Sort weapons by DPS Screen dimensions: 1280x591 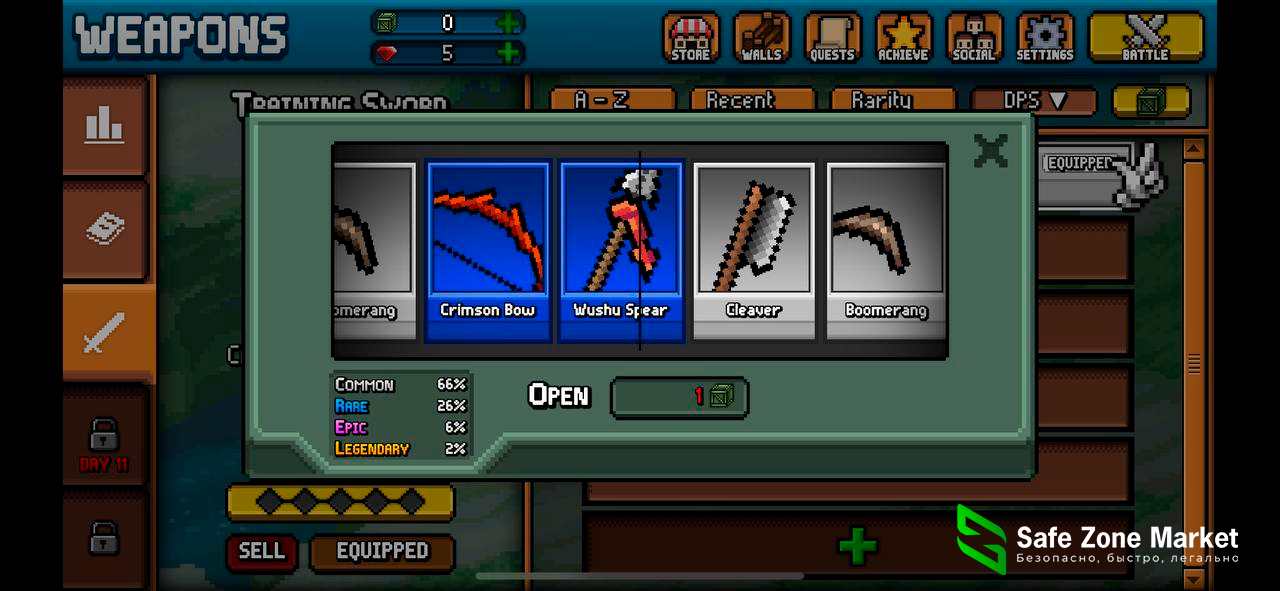[1033, 100]
